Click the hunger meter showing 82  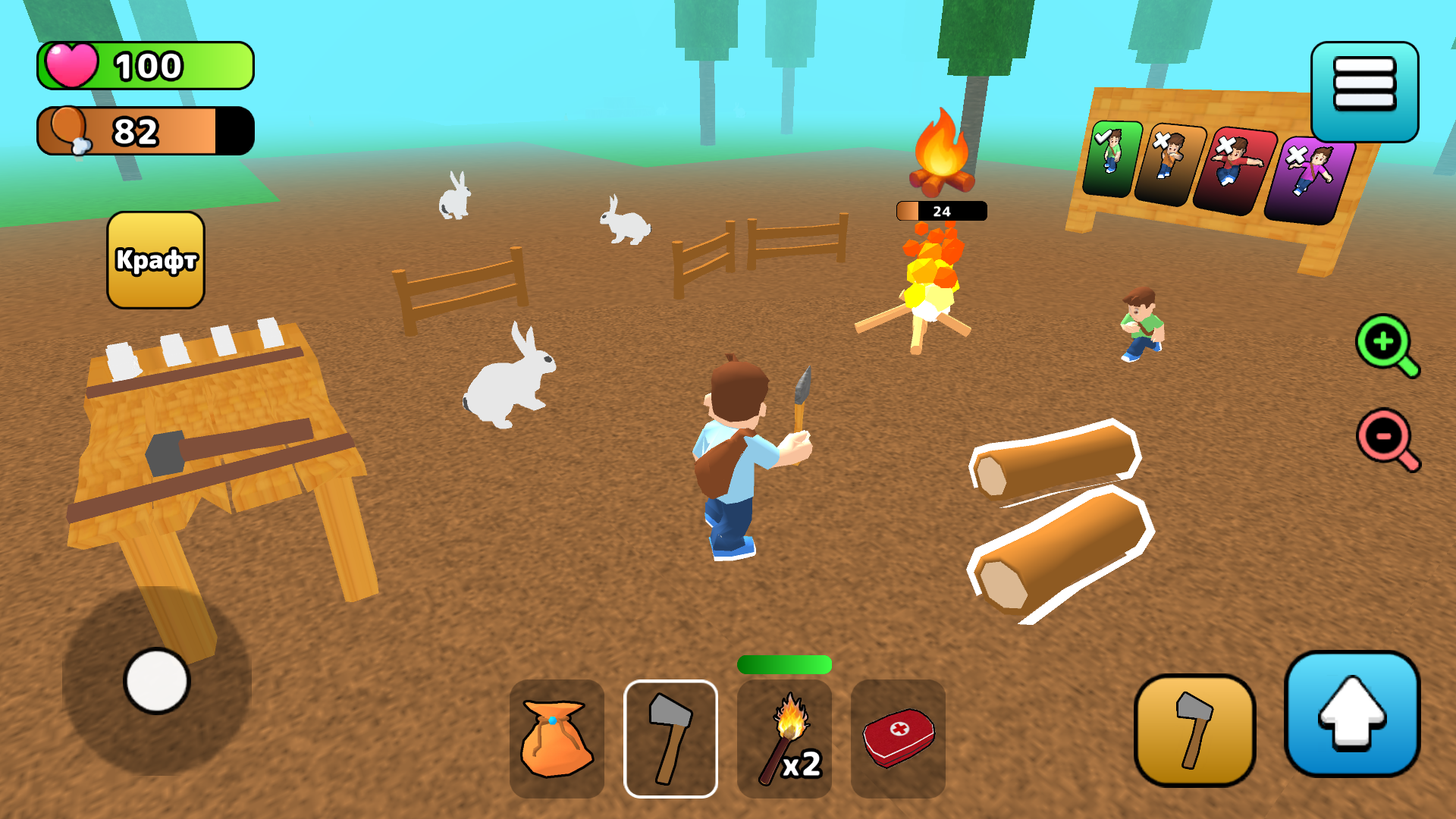(144, 130)
